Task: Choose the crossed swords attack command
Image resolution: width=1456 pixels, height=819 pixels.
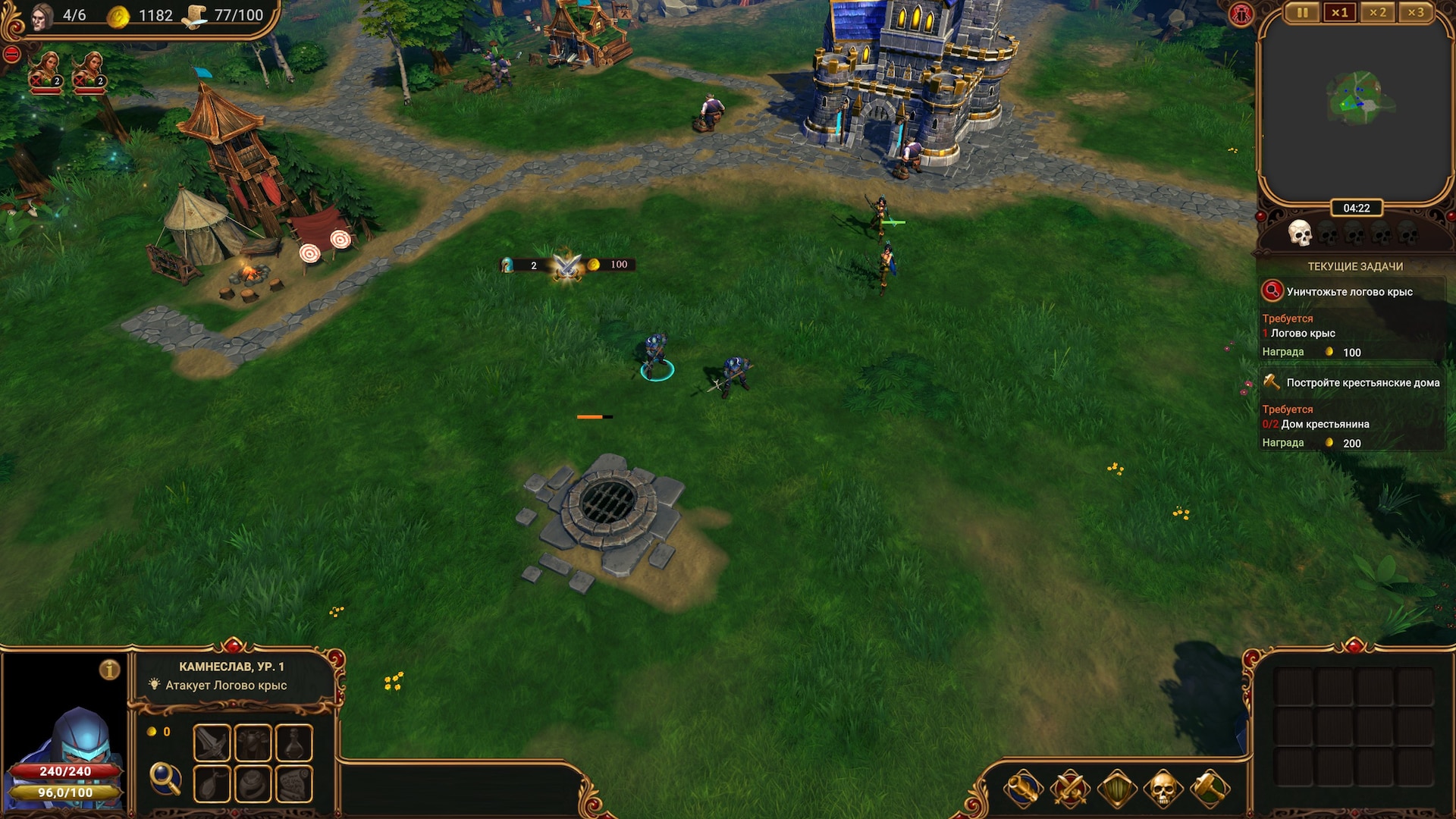Action: click(x=1069, y=790)
